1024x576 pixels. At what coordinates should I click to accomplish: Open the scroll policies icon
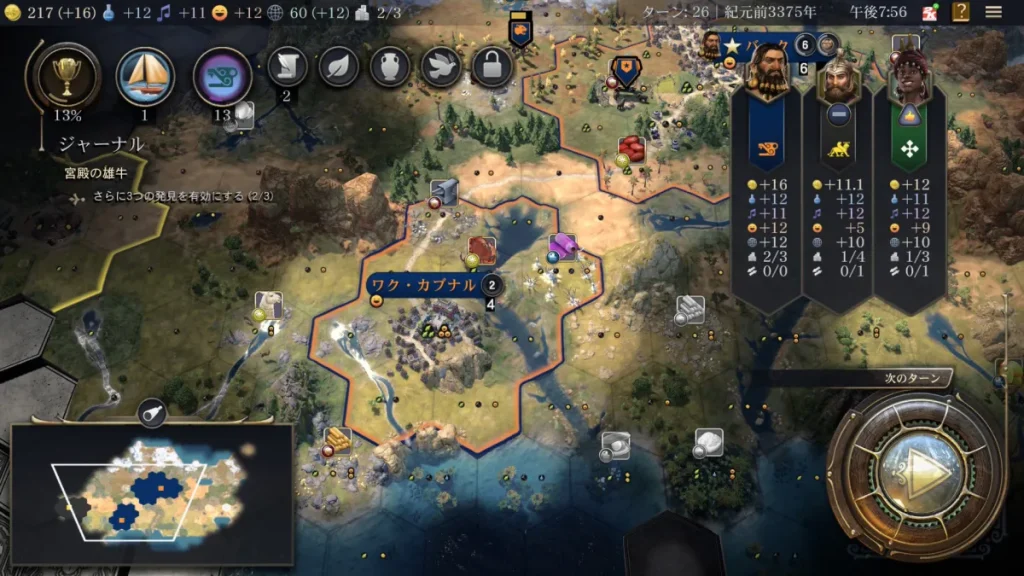click(287, 67)
